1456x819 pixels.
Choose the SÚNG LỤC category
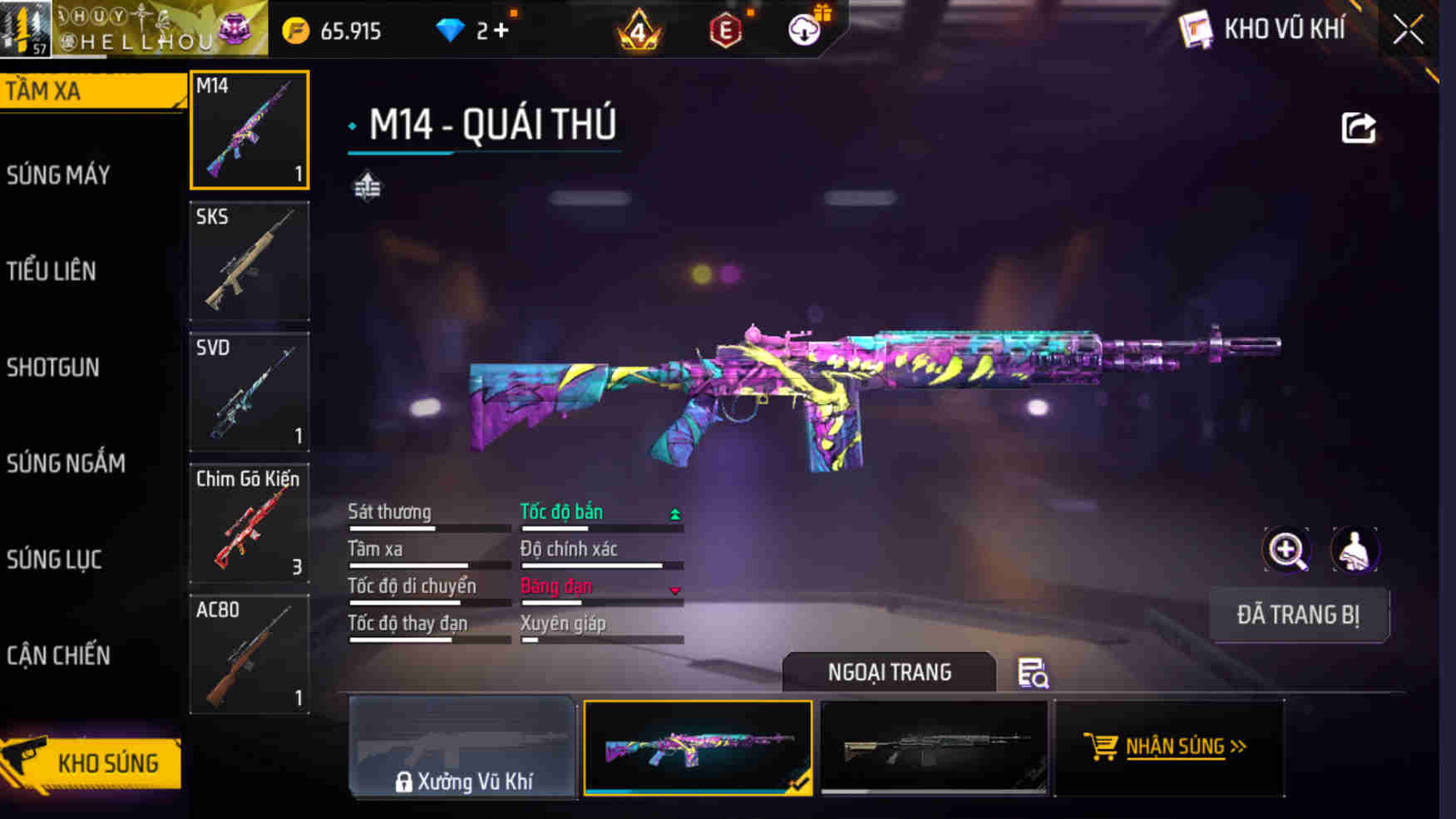pyautogui.click(x=55, y=560)
